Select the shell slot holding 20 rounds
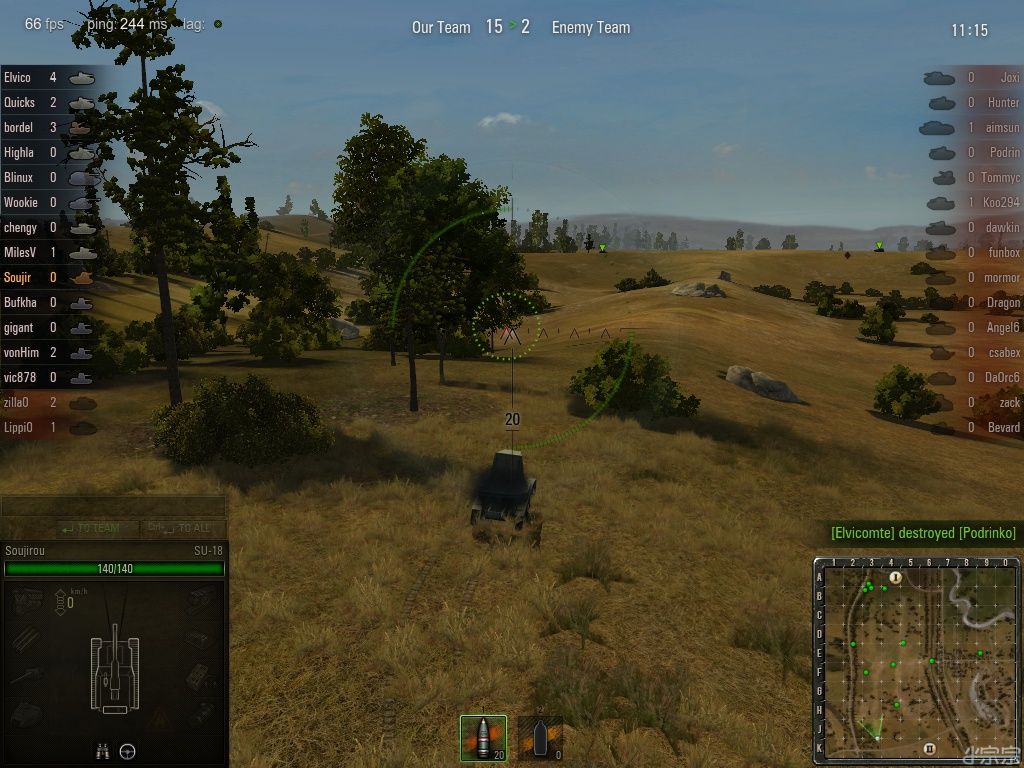 pyautogui.click(x=483, y=738)
